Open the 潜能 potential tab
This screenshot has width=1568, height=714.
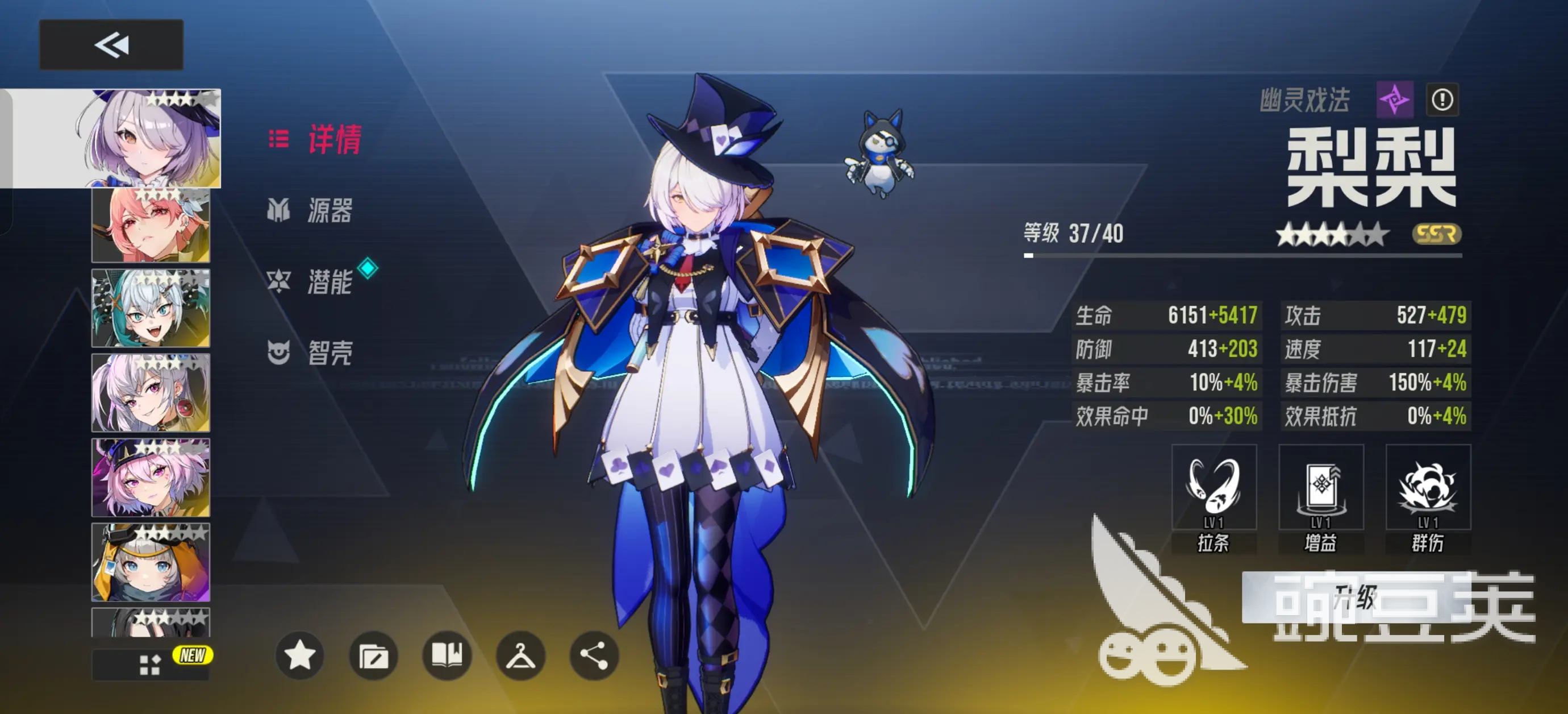pos(310,281)
